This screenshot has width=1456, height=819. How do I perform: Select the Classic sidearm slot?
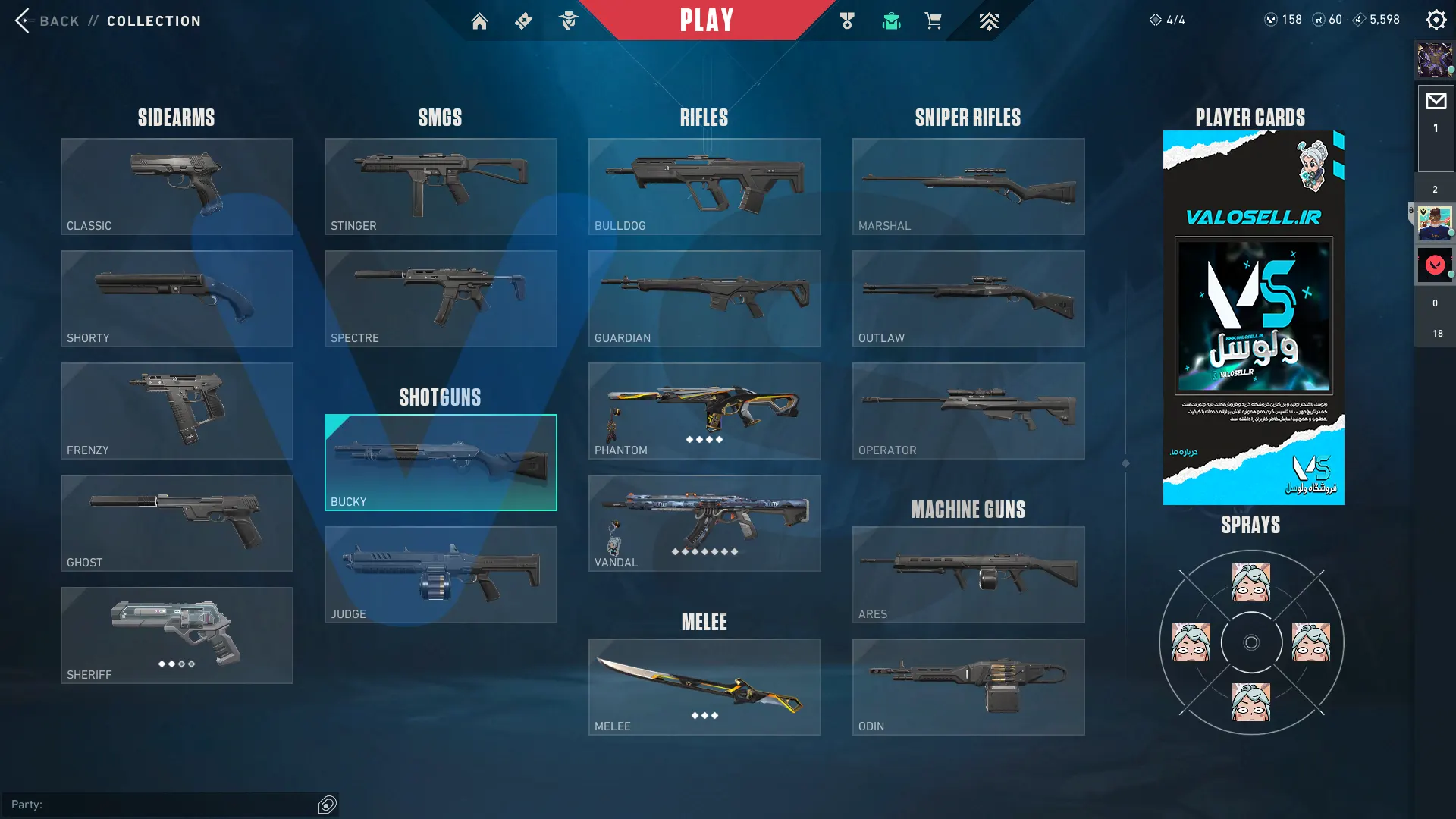[177, 187]
